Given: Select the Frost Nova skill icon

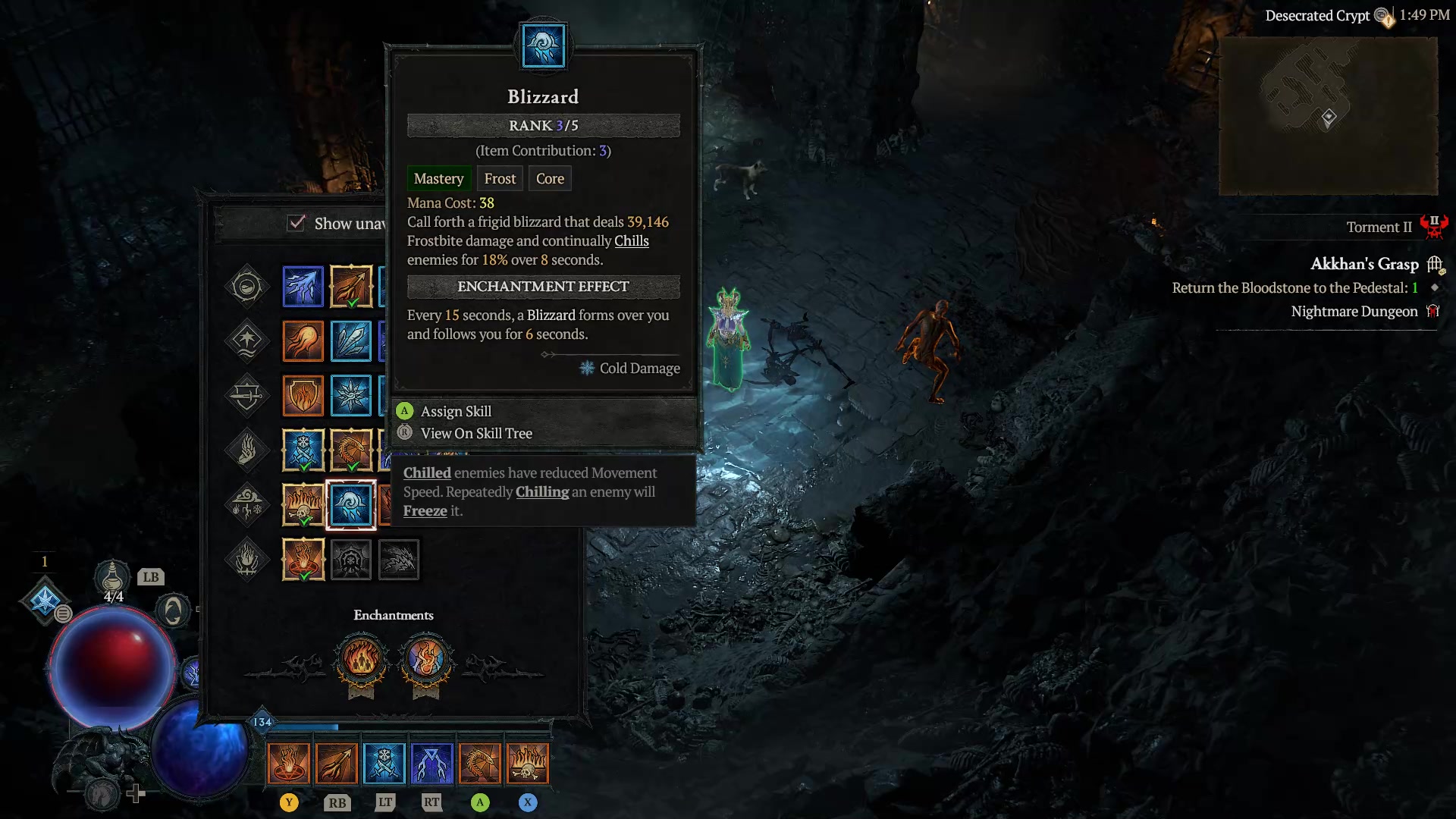Looking at the screenshot, I should (x=353, y=396).
